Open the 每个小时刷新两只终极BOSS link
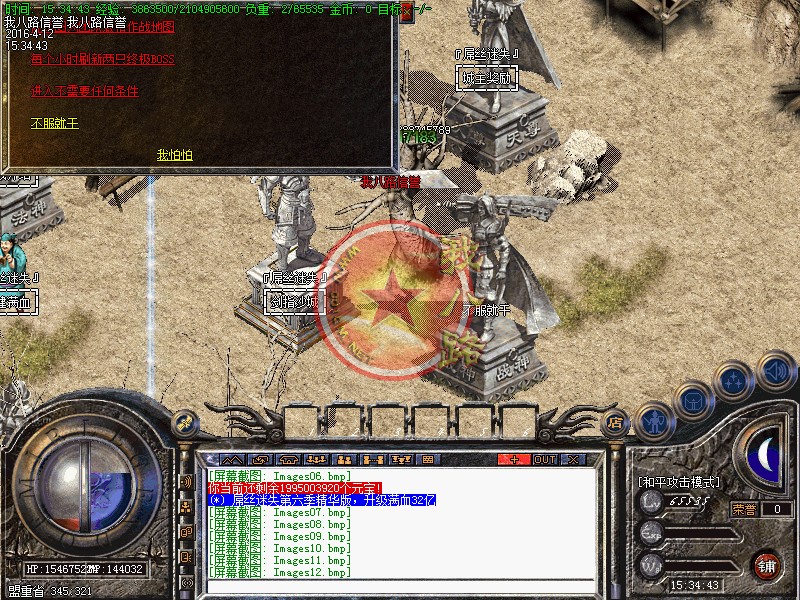 [x=102, y=59]
